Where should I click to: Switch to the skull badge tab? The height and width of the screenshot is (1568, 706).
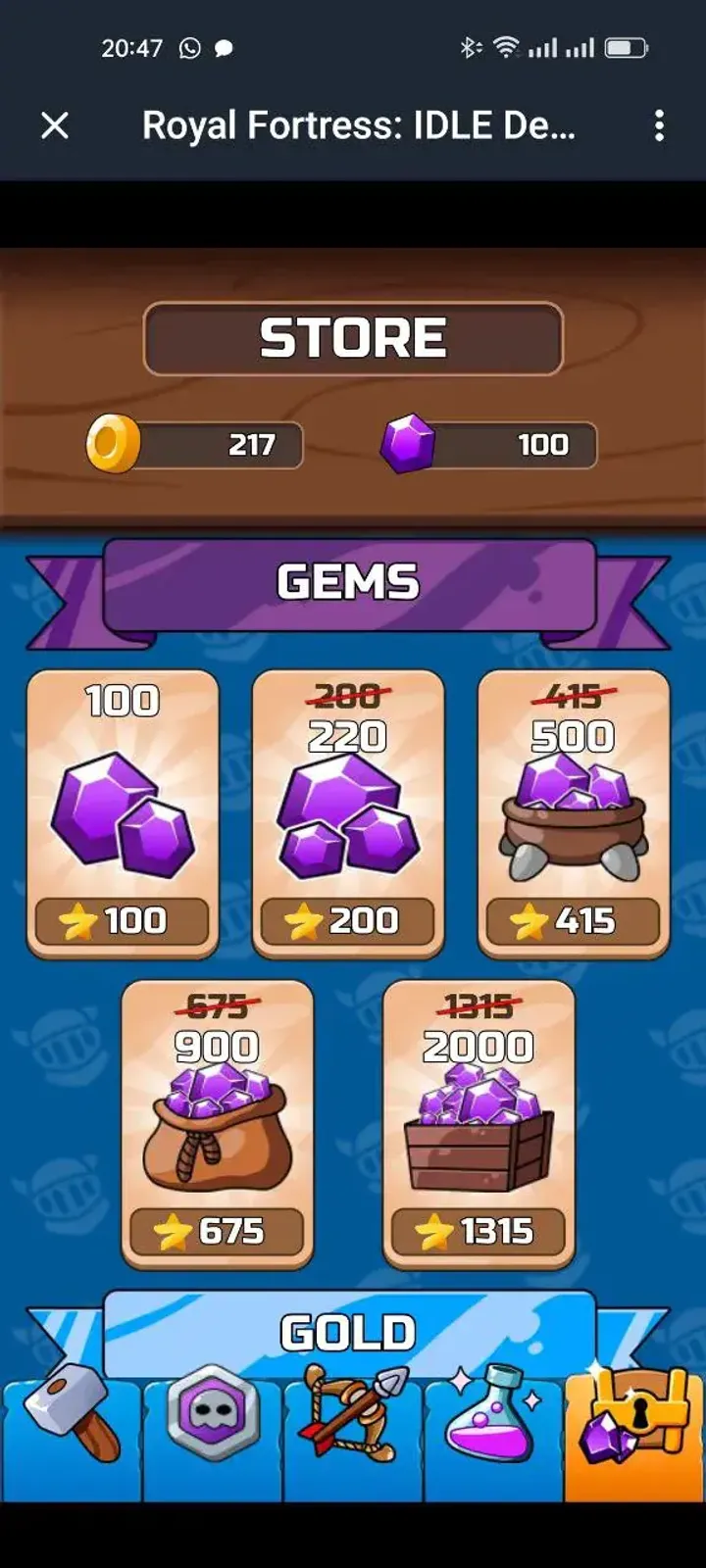pyautogui.click(x=213, y=1439)
